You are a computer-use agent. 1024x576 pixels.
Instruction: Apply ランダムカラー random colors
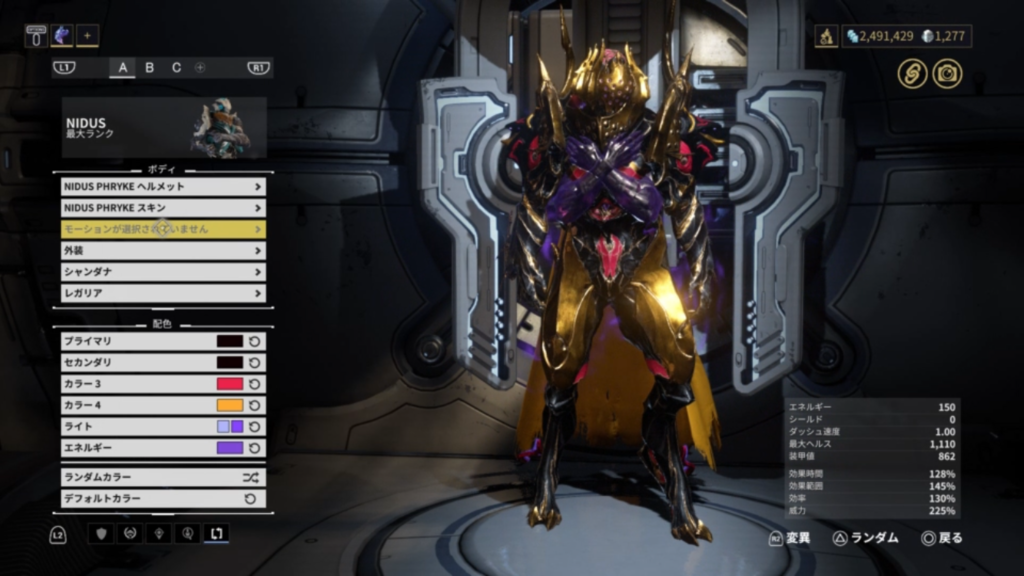click(163, 477)
